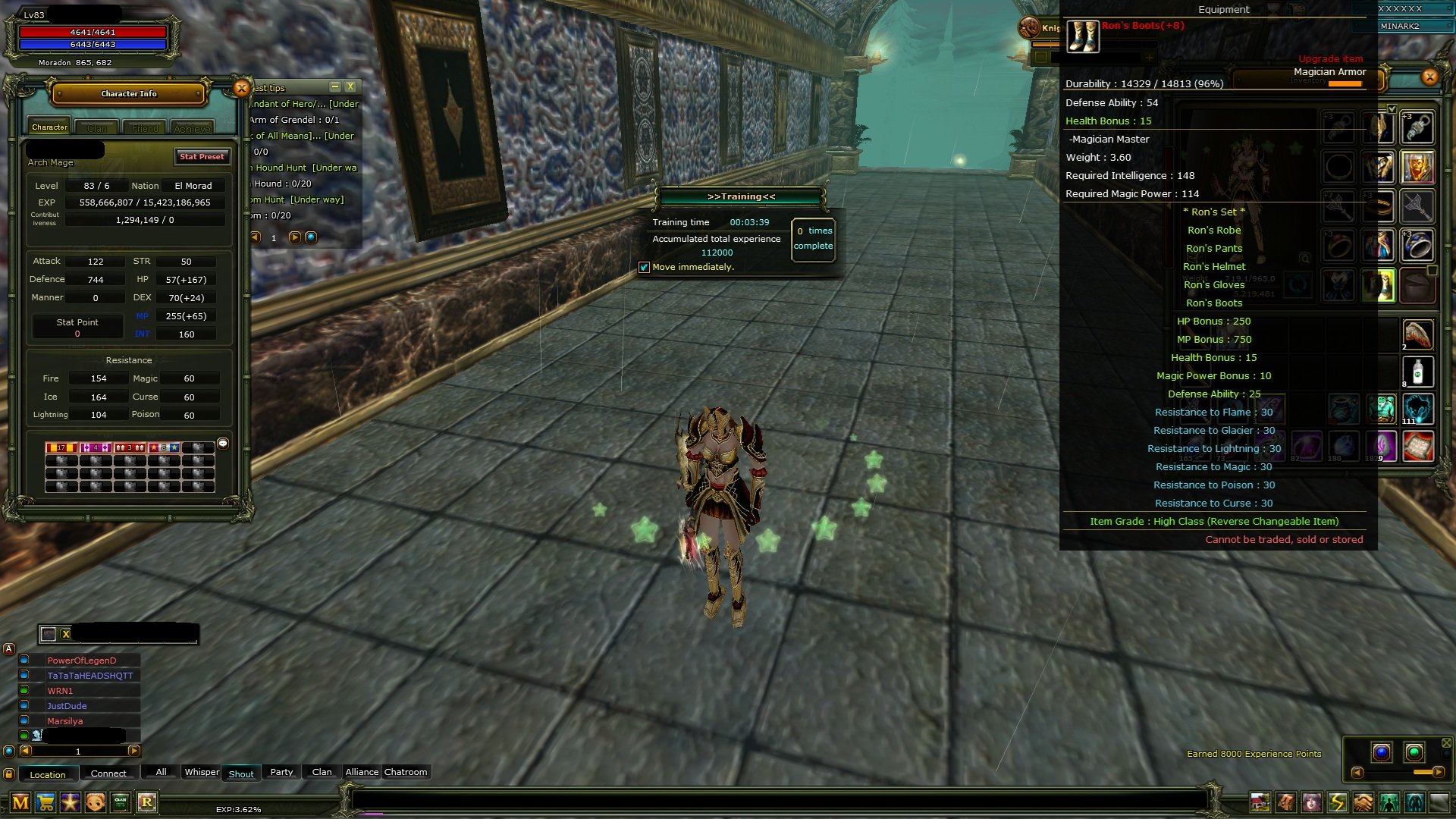Click the lightning bolt skill icon

pos(1335,802)
